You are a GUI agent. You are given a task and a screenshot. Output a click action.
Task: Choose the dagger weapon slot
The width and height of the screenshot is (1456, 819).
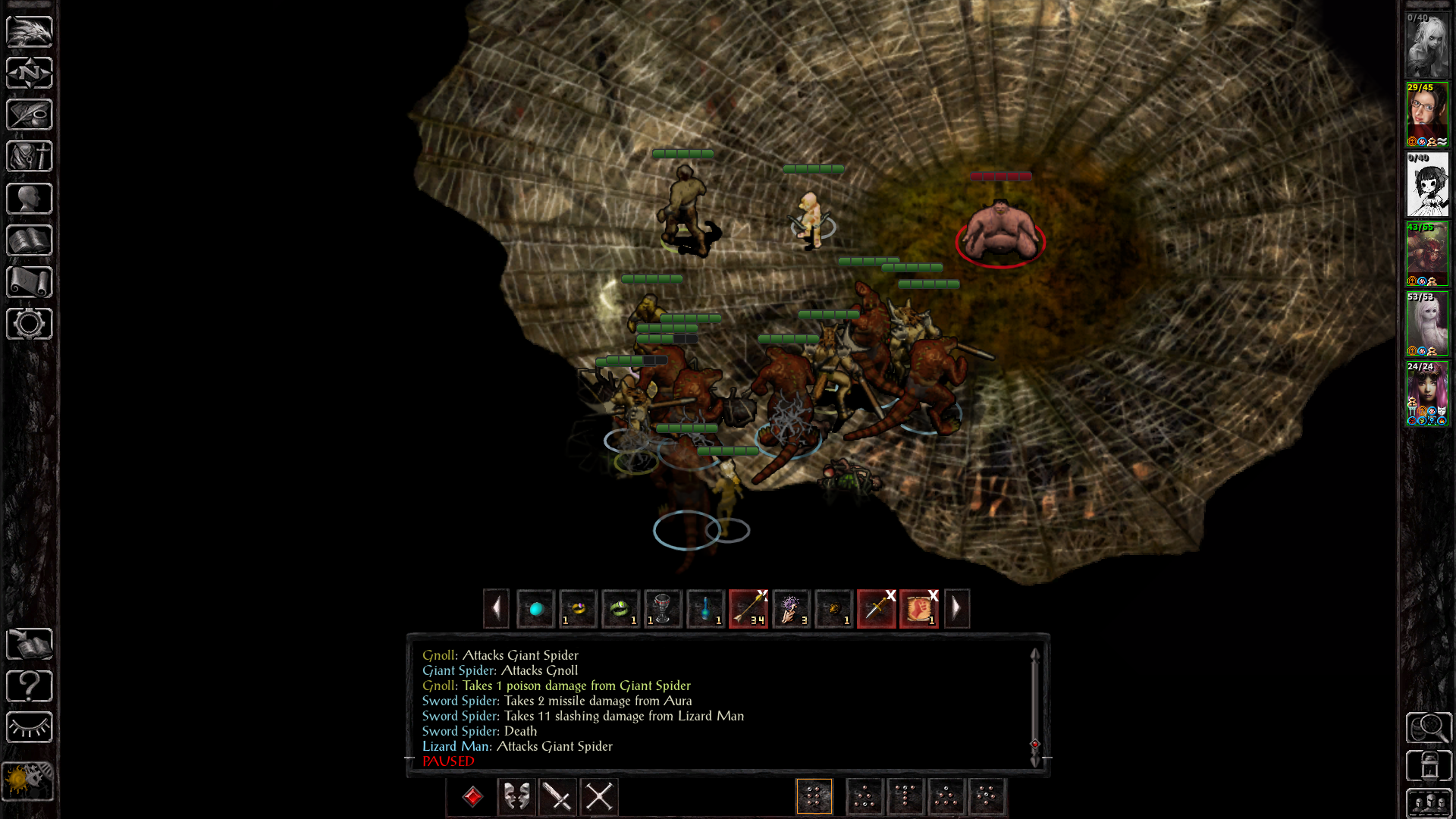tap(876, 608)
